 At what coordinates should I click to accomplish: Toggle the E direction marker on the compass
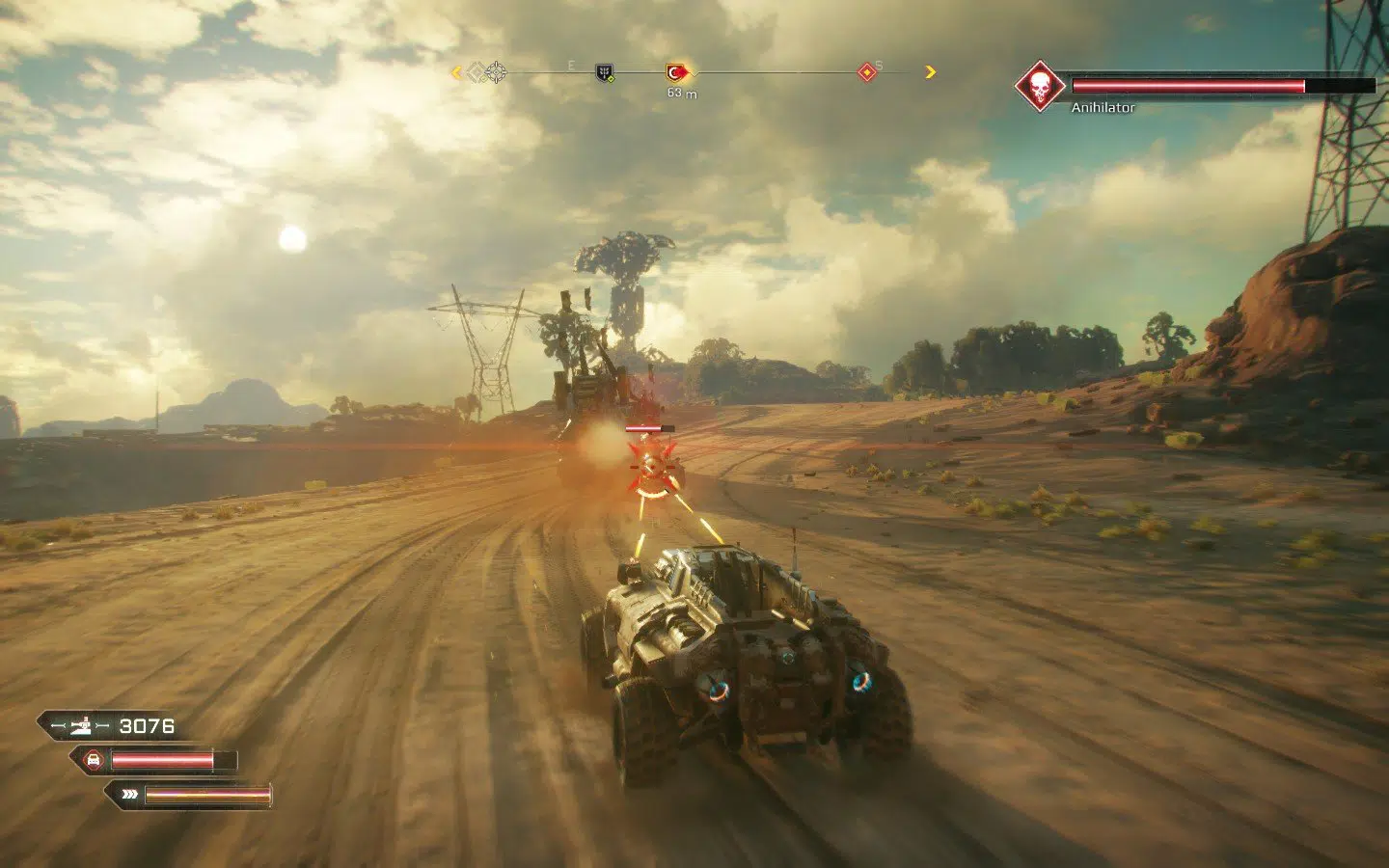click(571, 66)
